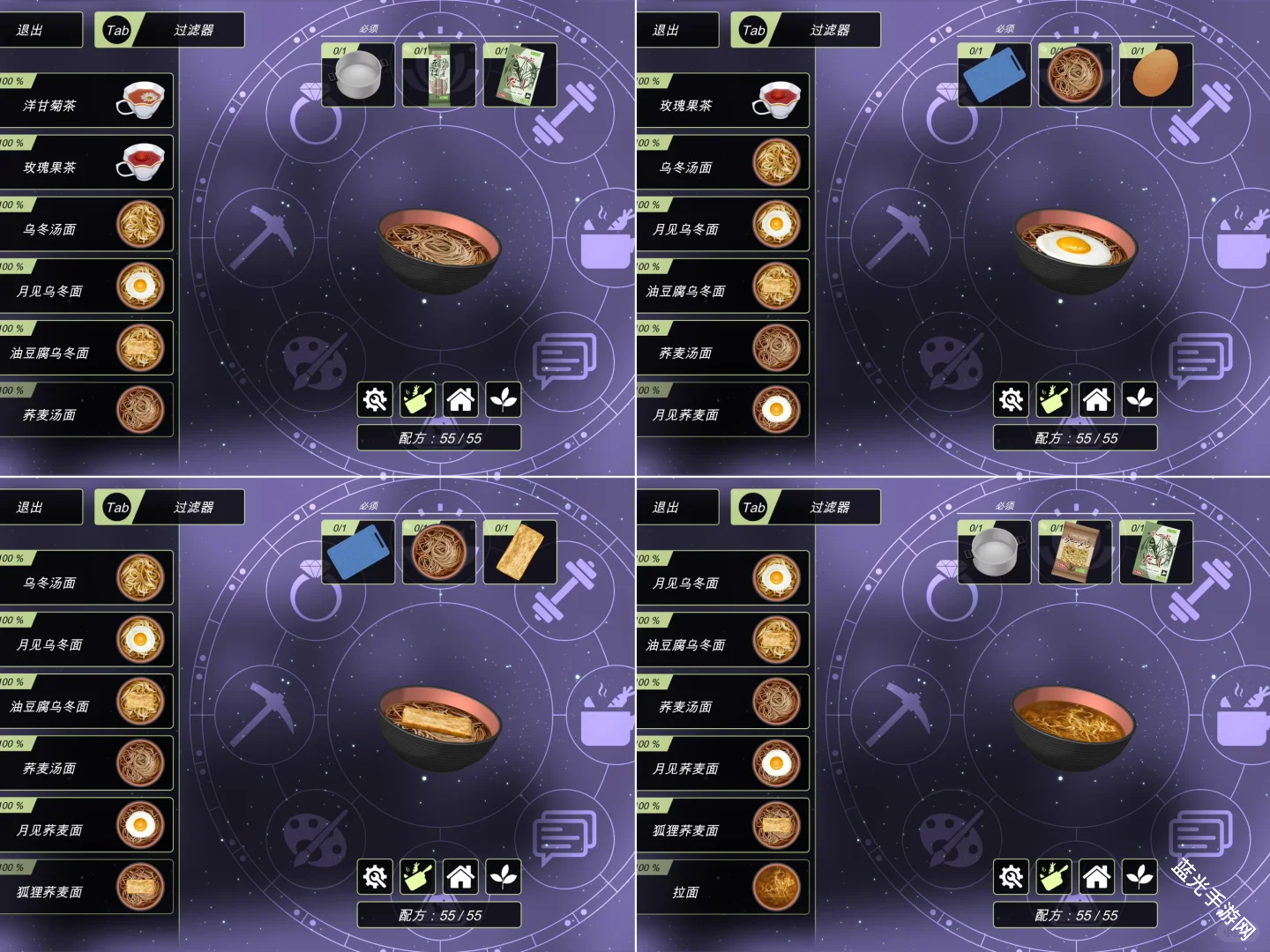Screen dimensions: 1270x952
Task: Select the ramen noodle package ingredient slot
Action: [1074, 552]
